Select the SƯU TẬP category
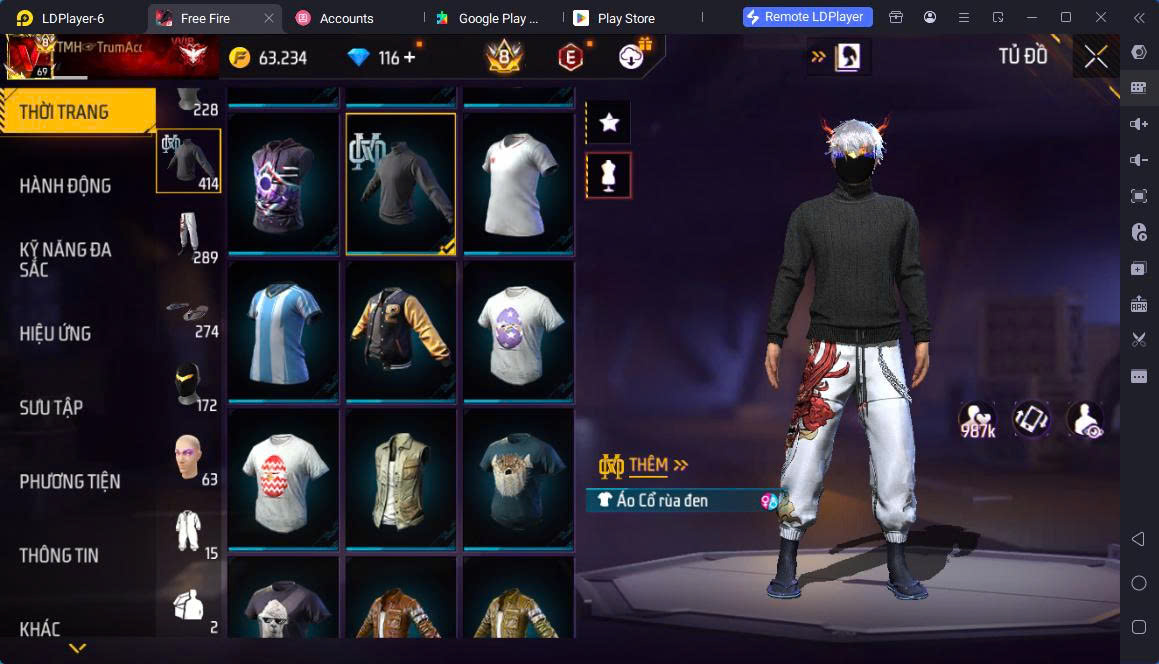The image size is (1159, 664). pos(51,407)
